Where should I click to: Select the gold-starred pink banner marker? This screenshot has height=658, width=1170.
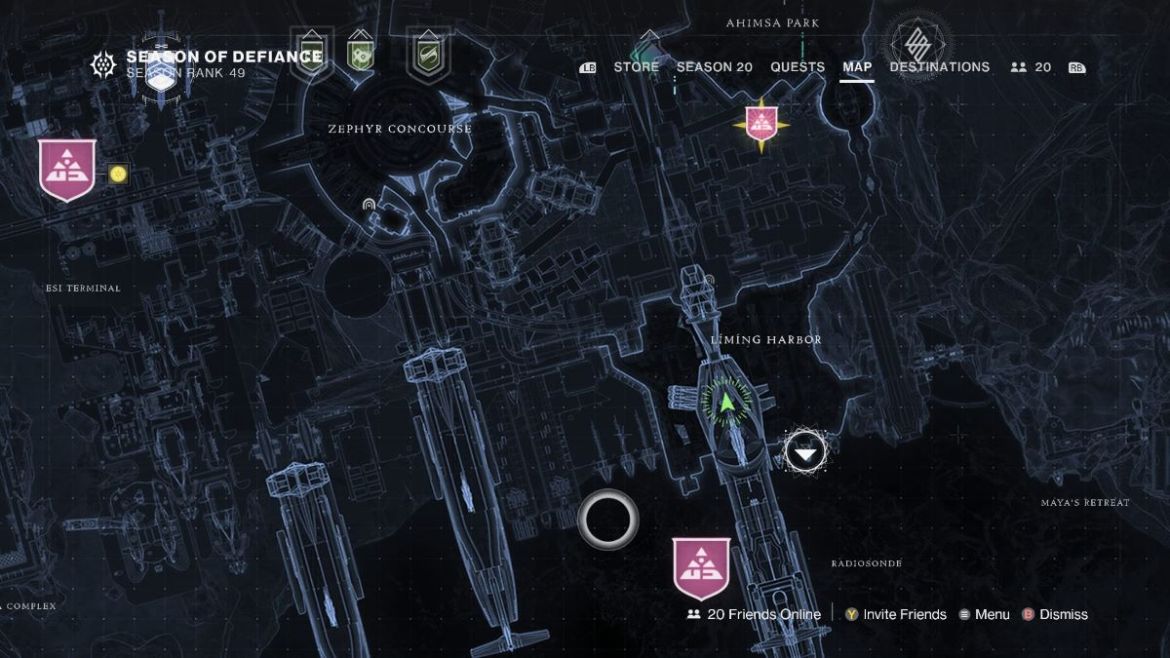pos(761,124)
